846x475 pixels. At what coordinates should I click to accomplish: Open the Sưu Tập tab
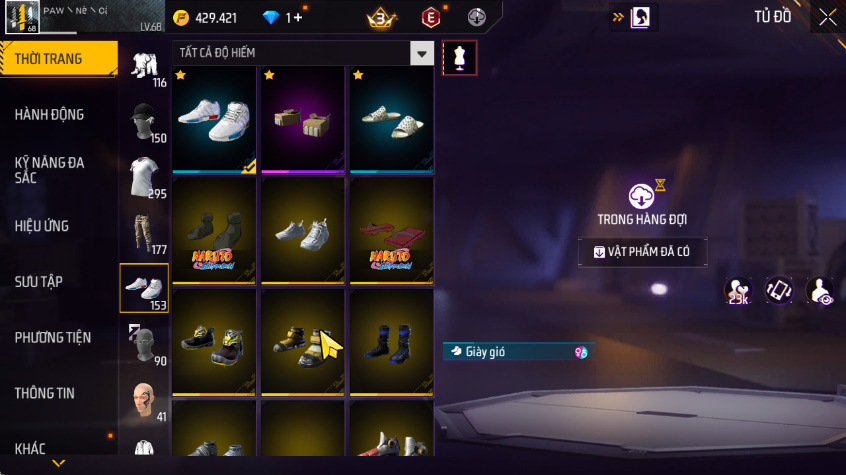pyautogui.click(x=40, y=282)
